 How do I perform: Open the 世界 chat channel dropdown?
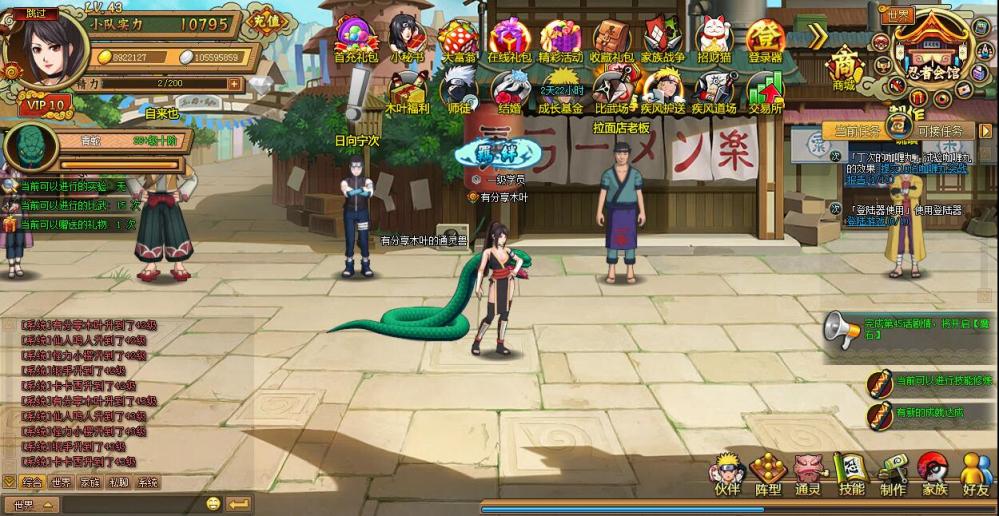pos(32,504)
